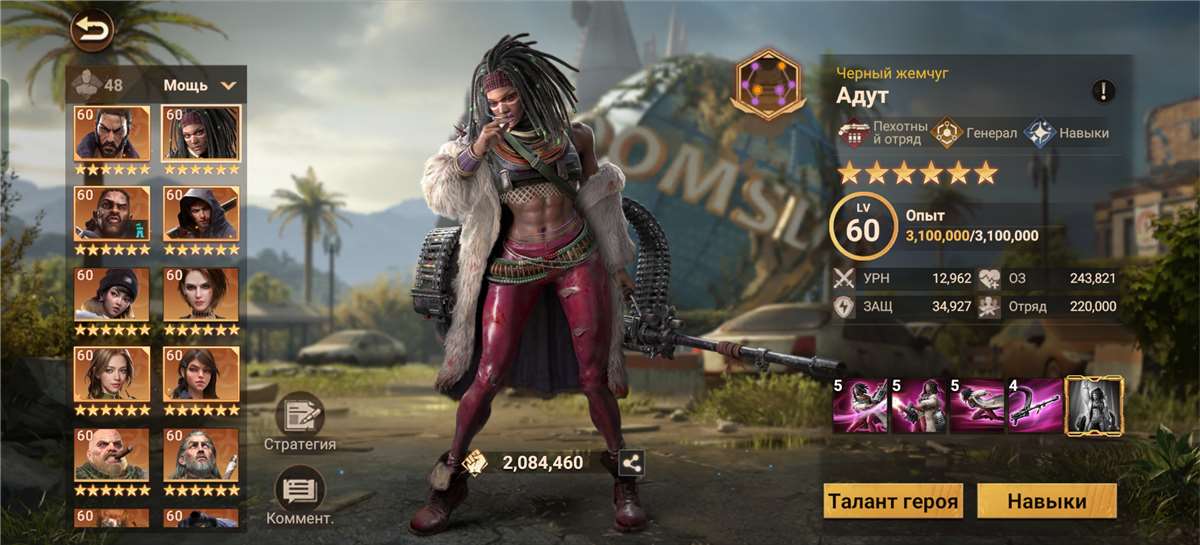Open the Мощь sort dropdown
This screenshot has width=1200, height=545.
pos(200,85)
